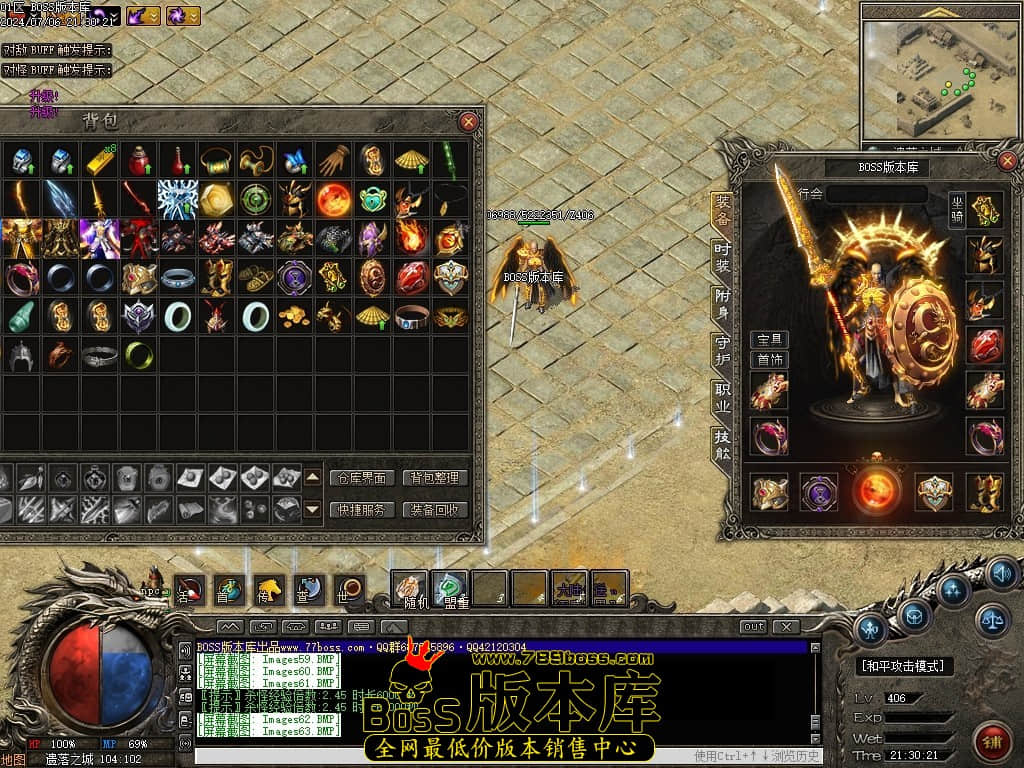Image resolution: width=1024 pixels, height=768 pixels.
Task: Select the fire orb equipment slot
Action: (x=877, y=492)
